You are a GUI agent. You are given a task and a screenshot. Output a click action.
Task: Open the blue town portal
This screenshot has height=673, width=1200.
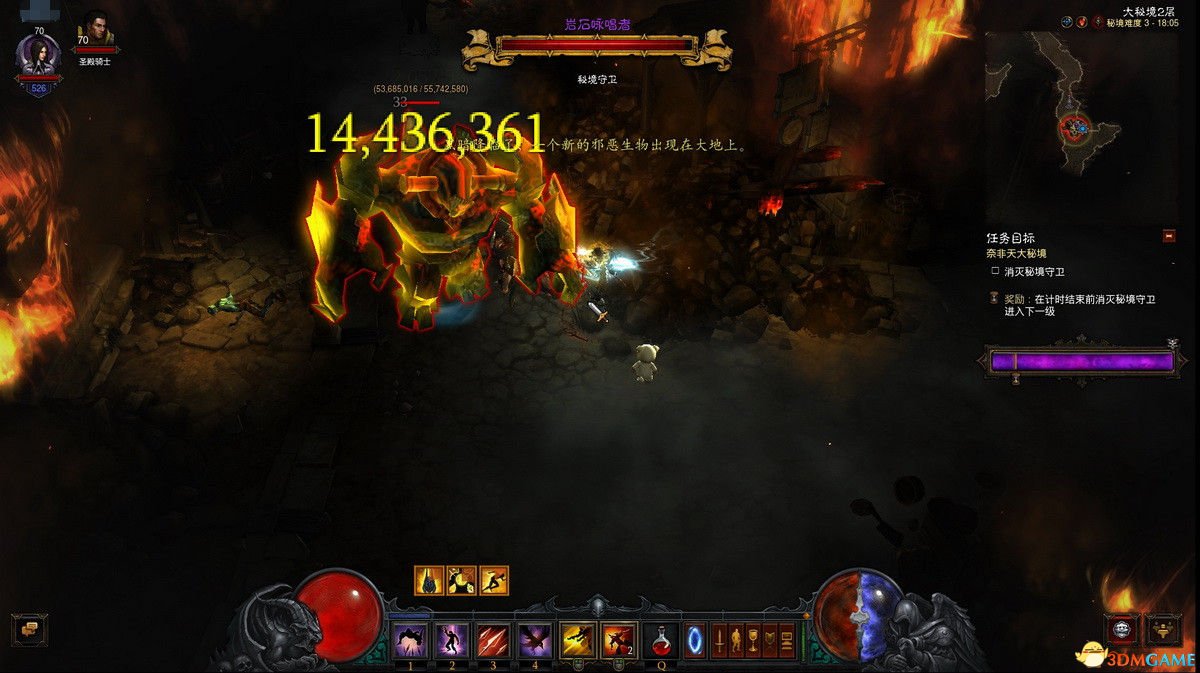tap(695, 639)
